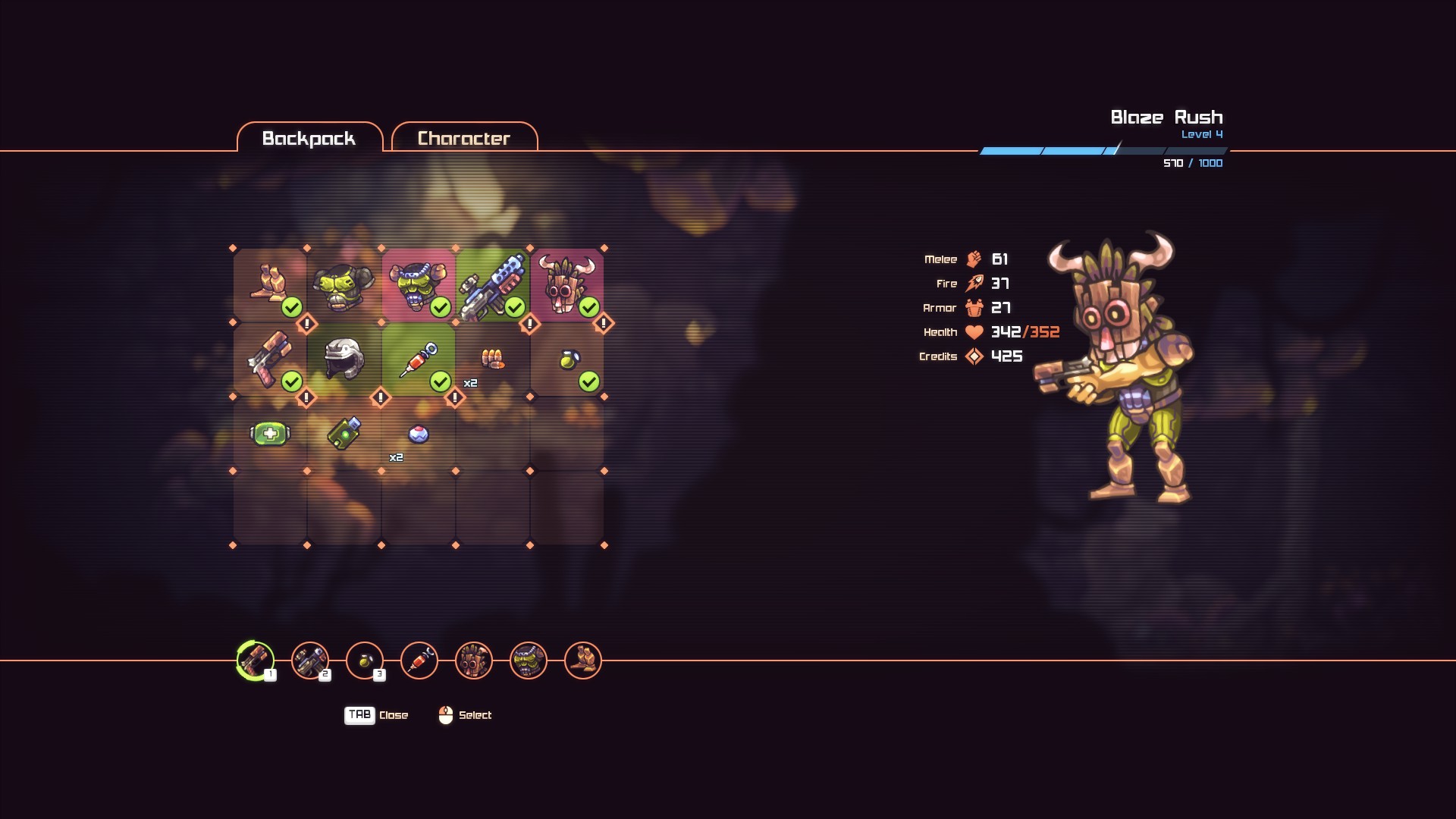Choose the rifle in quick slot 2
This screenshot has height=819, width=1456.
tap(310, 661)
